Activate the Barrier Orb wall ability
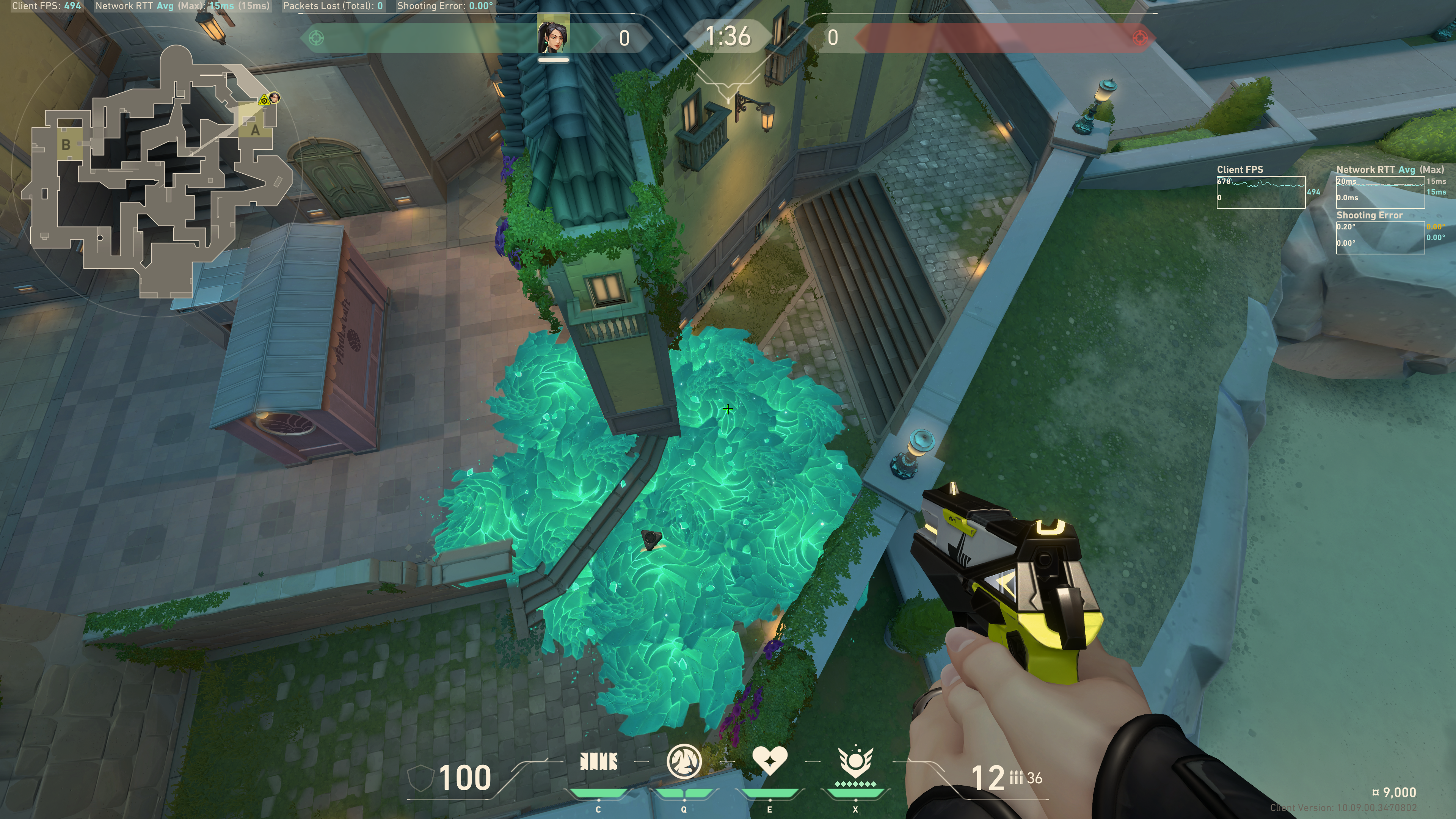This screenshot has height=819, width=1456. click(x=598, y=762)
